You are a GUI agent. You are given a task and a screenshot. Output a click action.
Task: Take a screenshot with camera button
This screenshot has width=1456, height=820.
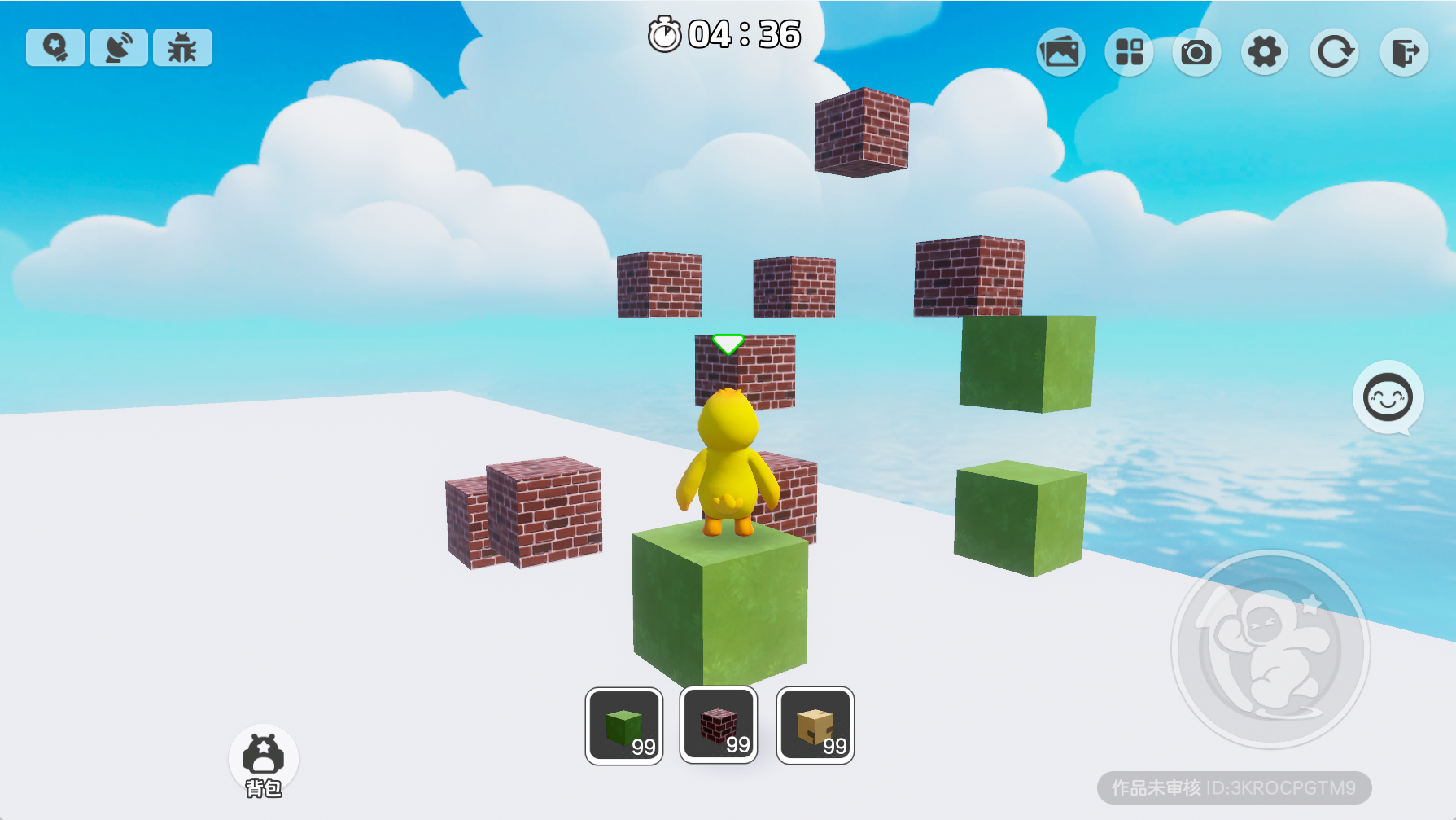coord(1196,53)
